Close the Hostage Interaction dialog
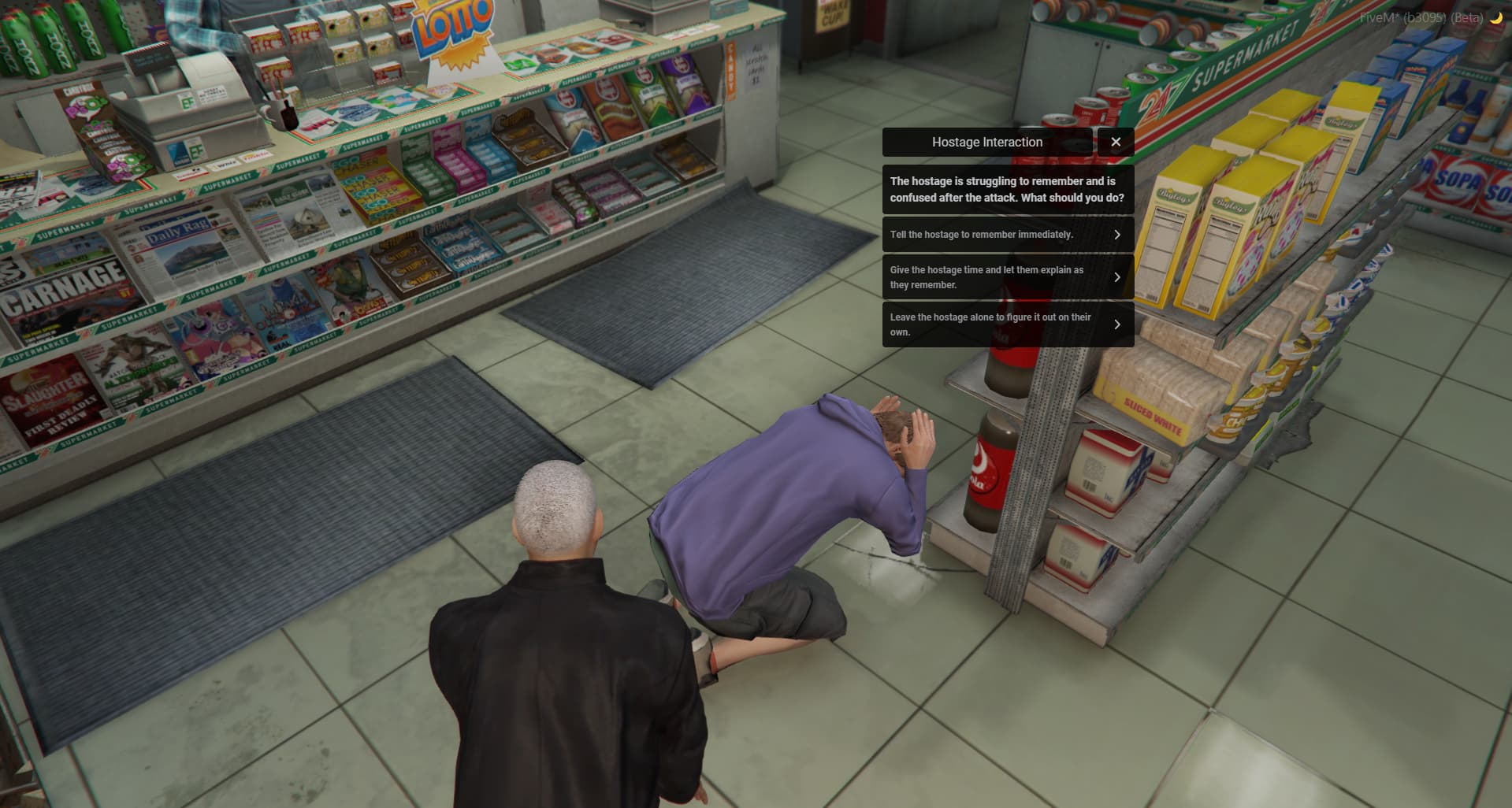Image resolution: width=1512 pixels, height=808 pixels. [x=1116, y=142]
